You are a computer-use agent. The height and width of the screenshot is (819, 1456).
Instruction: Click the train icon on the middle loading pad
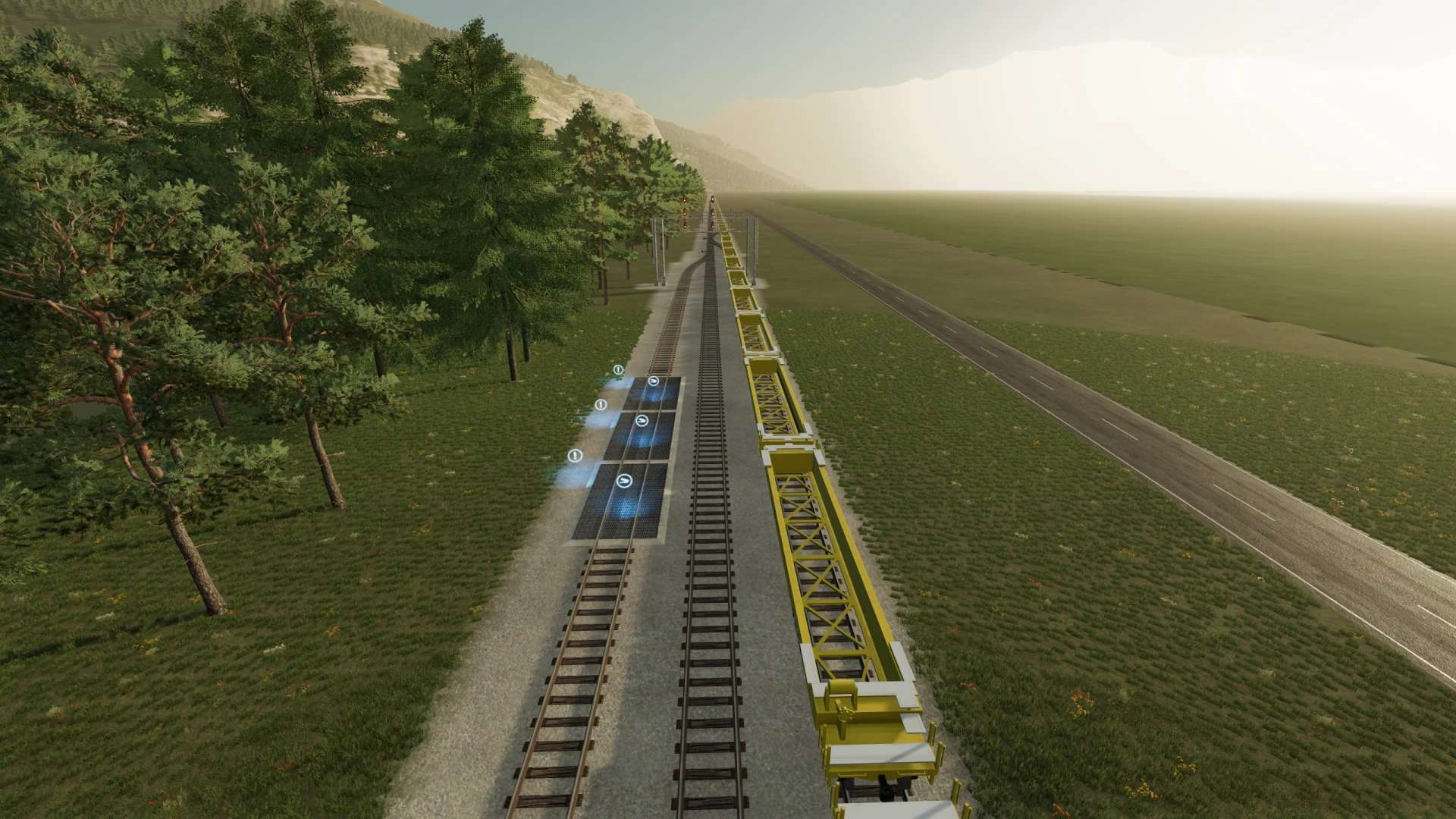pyautogui.click(x=642, y=421)
